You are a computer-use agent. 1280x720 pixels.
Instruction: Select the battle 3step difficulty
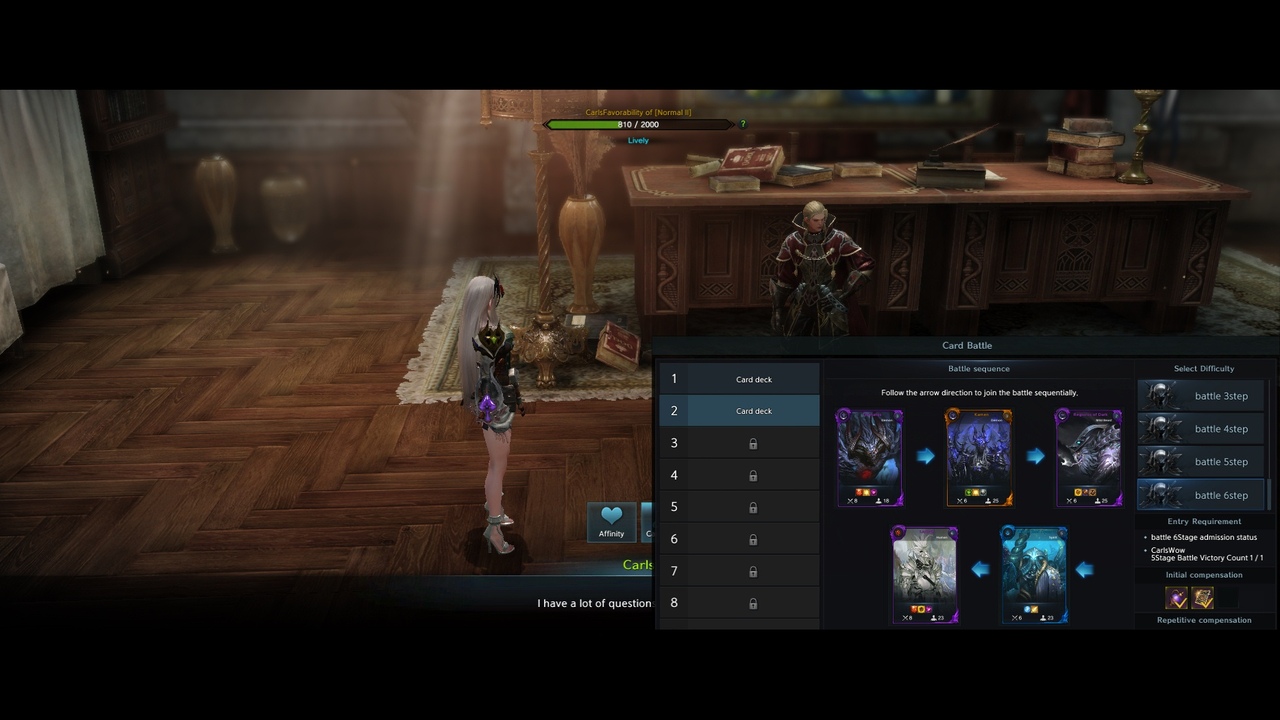1200,396
